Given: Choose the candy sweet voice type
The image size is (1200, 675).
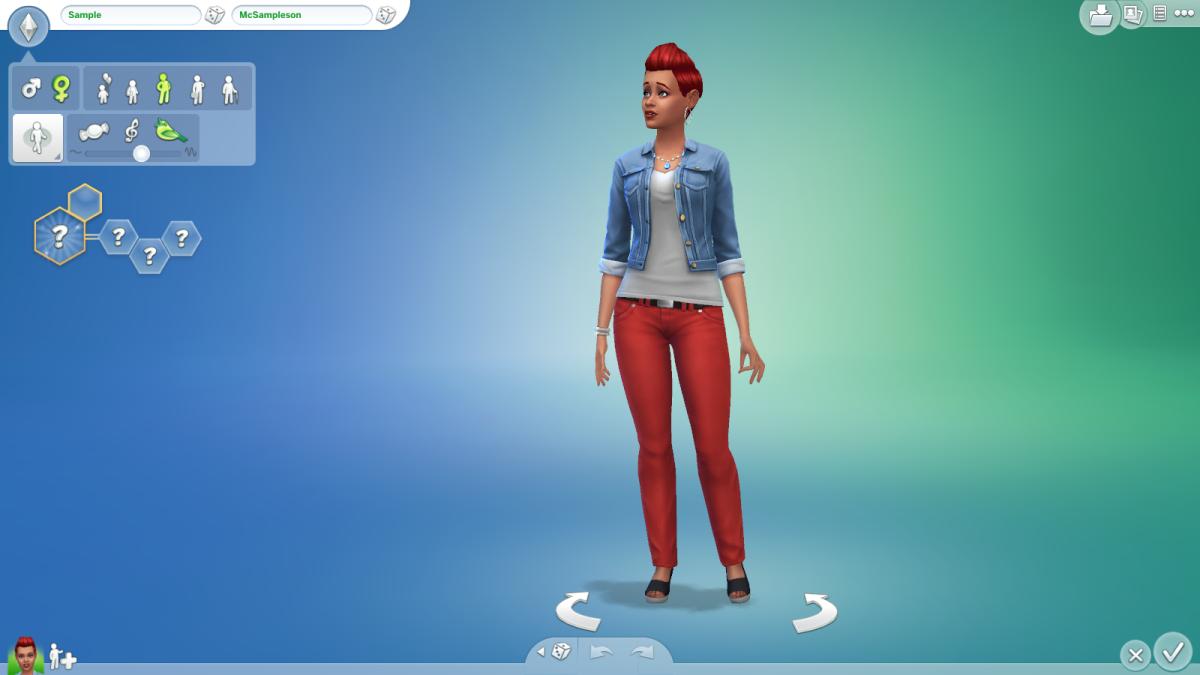Looking at the screenshot, I should pyautogui.click(x=94, y=132).
